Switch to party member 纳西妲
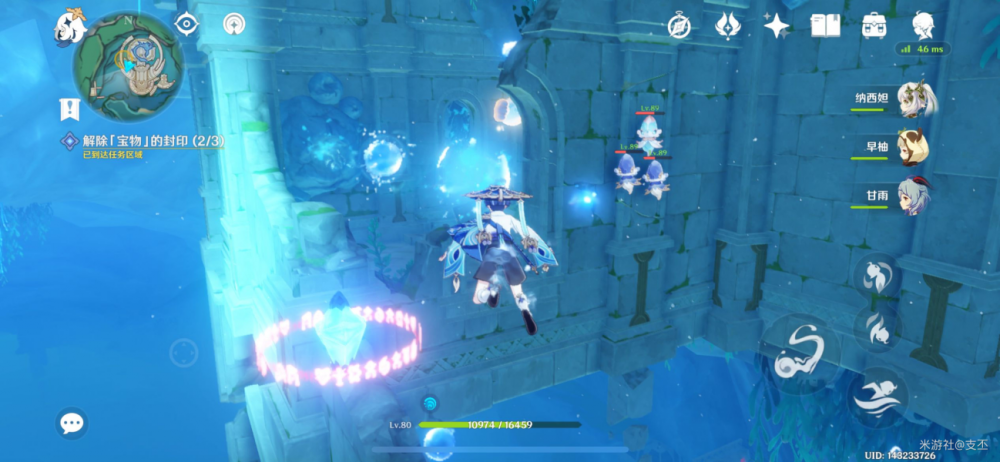 pos(913,99)
